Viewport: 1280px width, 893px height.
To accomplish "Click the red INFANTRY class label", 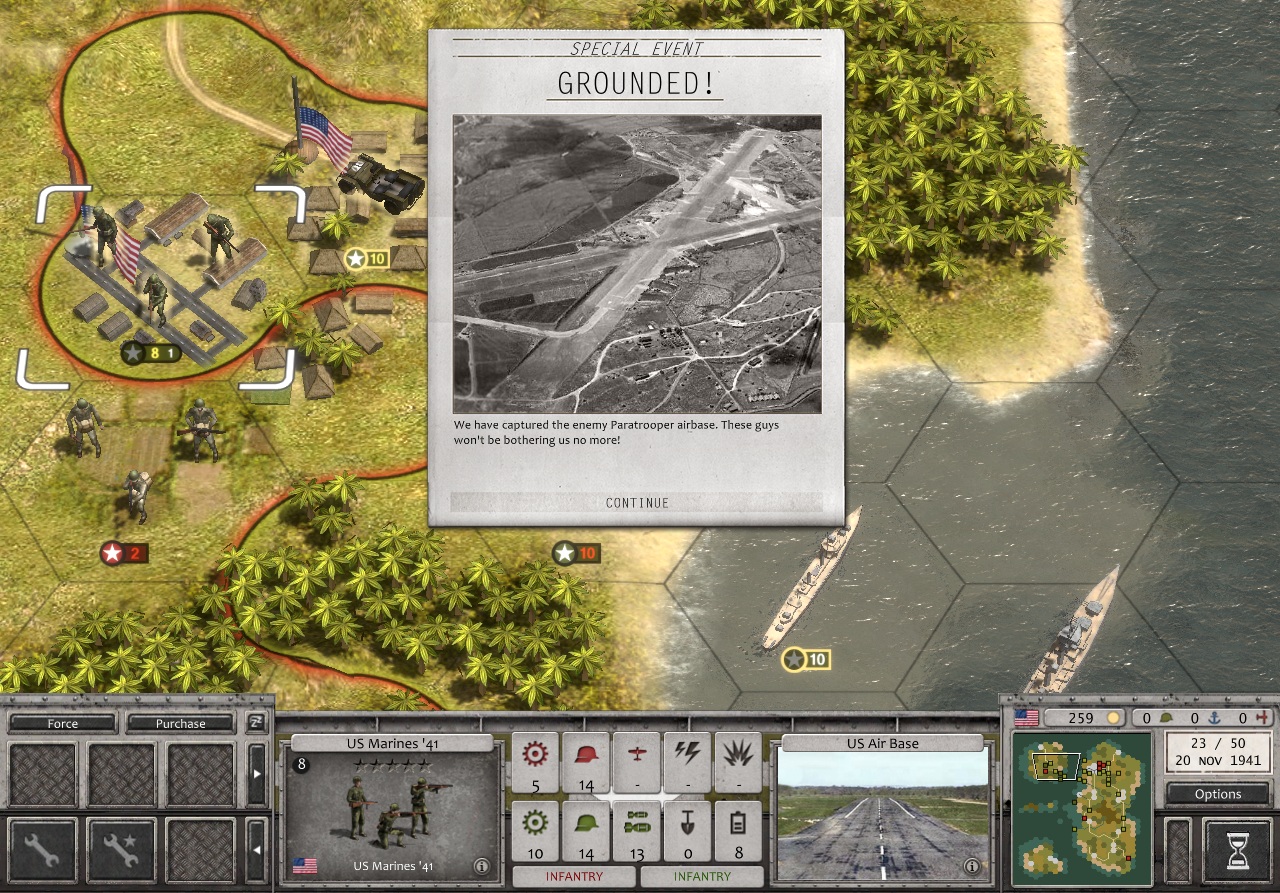I will pyautogui.click(x=574, y=876).
